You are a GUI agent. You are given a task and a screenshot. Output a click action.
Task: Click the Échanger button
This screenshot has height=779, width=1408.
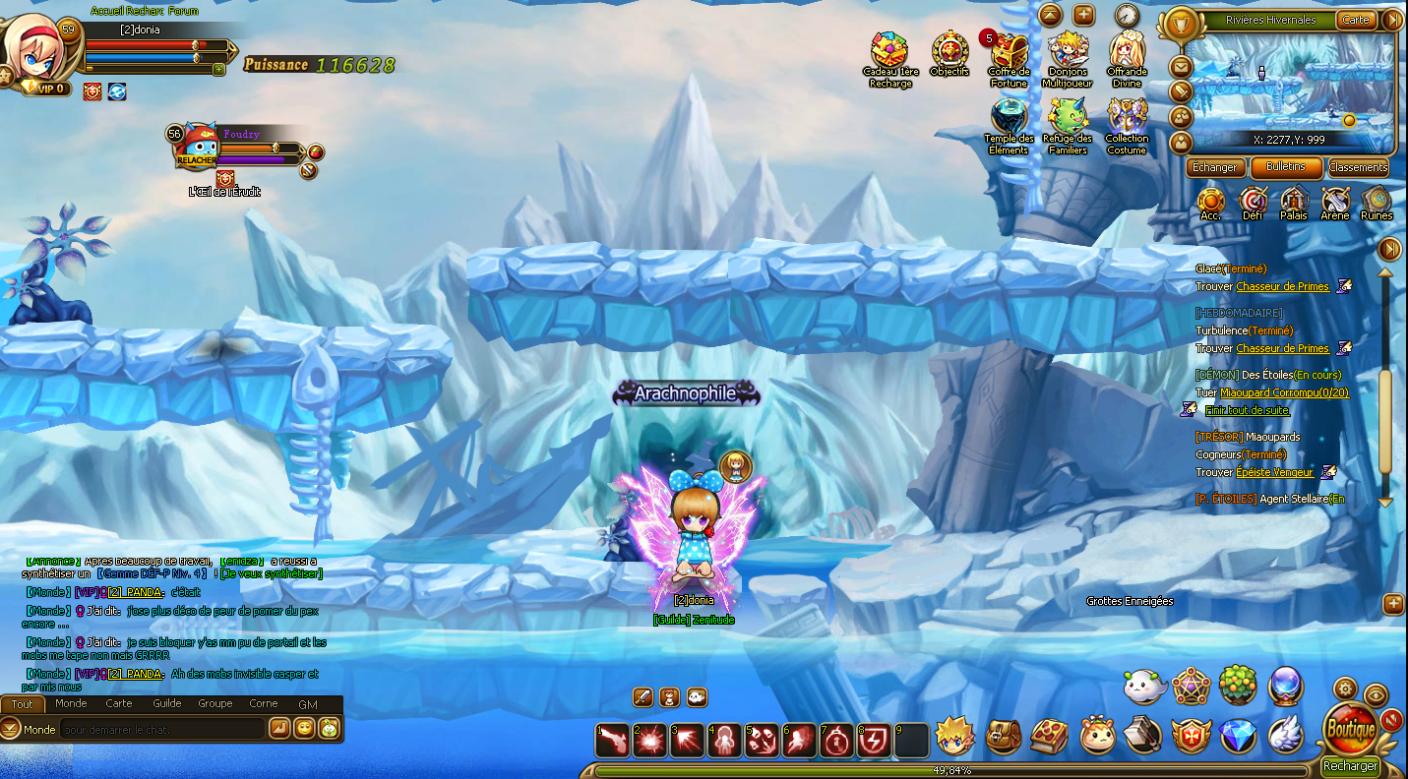point(1215,168)
